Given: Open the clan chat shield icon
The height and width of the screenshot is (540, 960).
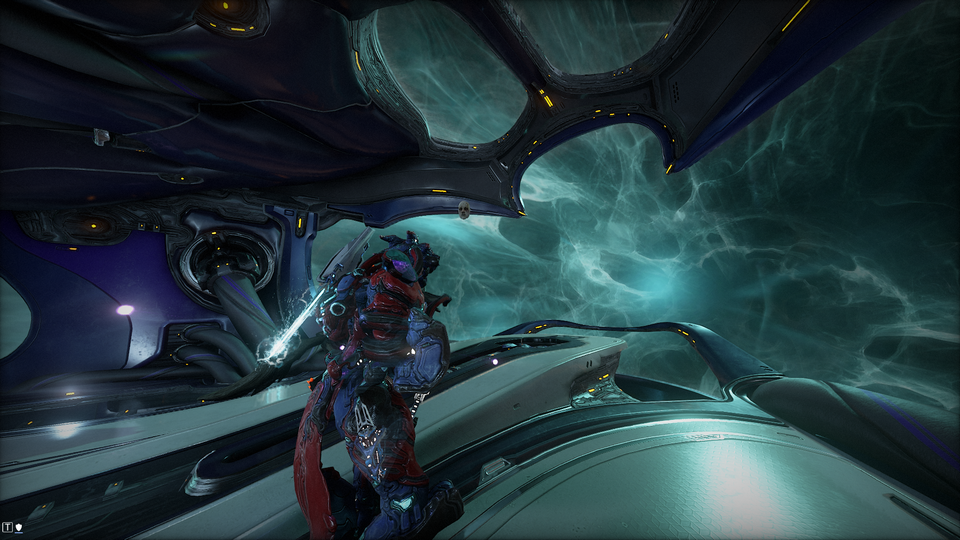Looking at the screenshot, I should click(x=20, y=526).
